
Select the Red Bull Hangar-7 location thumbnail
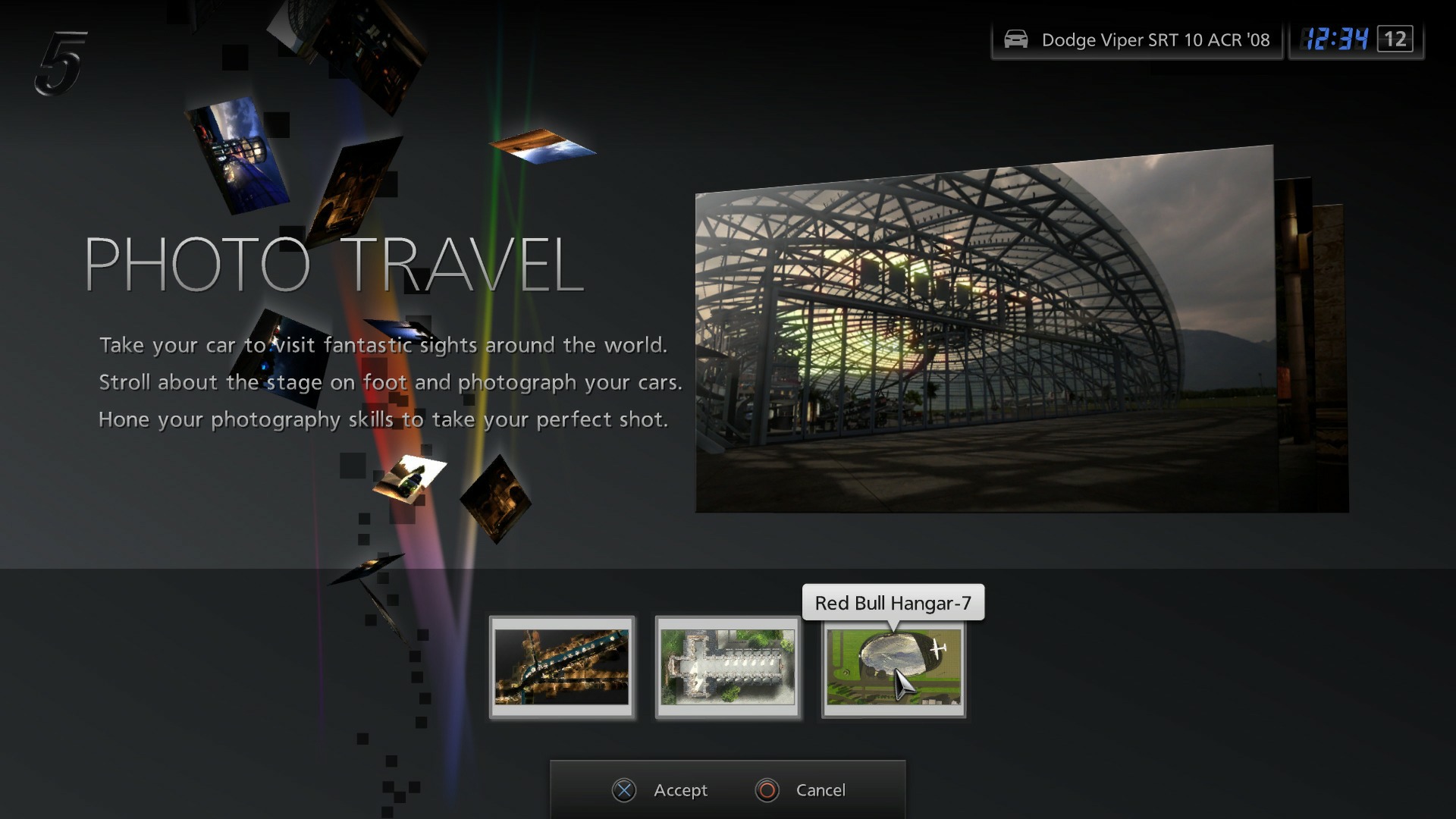(x=893, y=669)
